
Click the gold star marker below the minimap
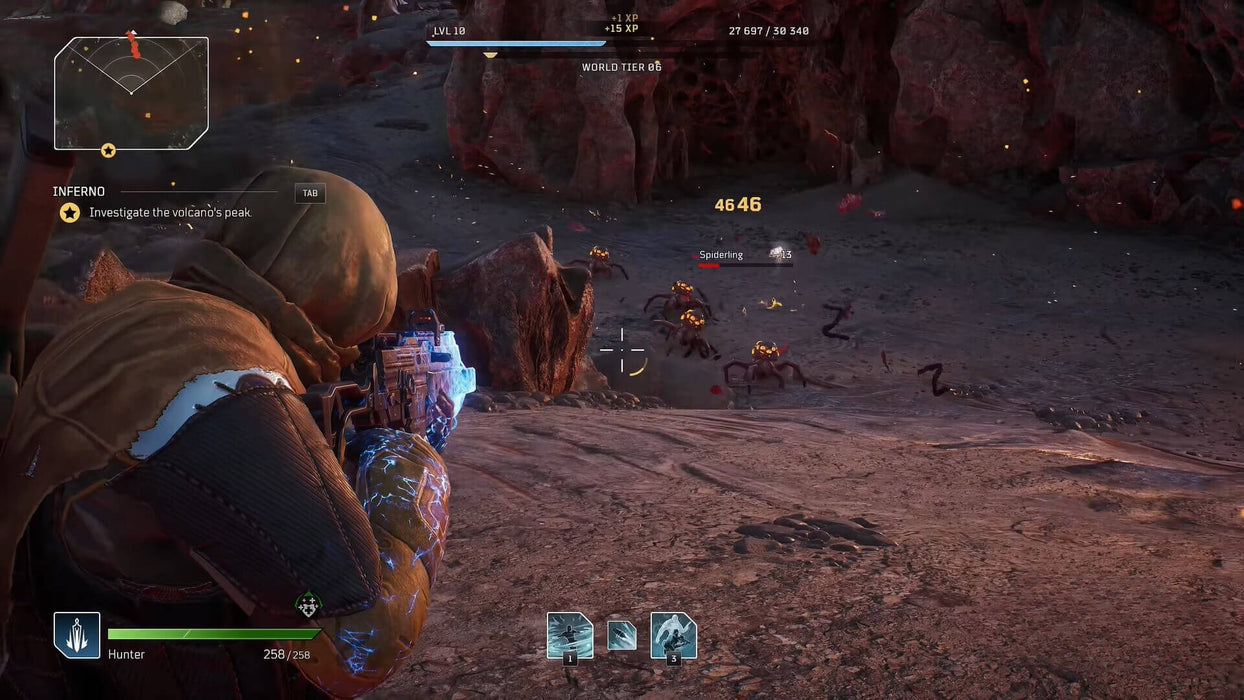click(x=108, y=150)
